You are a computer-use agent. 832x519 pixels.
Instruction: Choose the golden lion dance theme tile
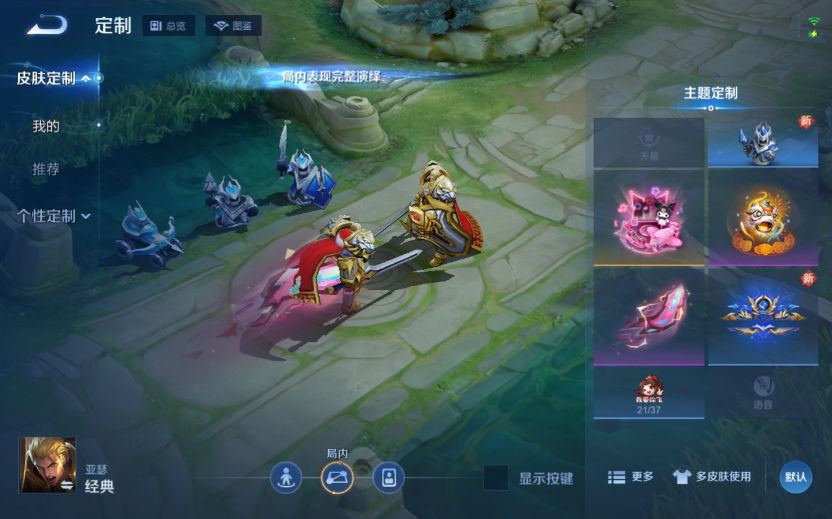click(763, 218)
